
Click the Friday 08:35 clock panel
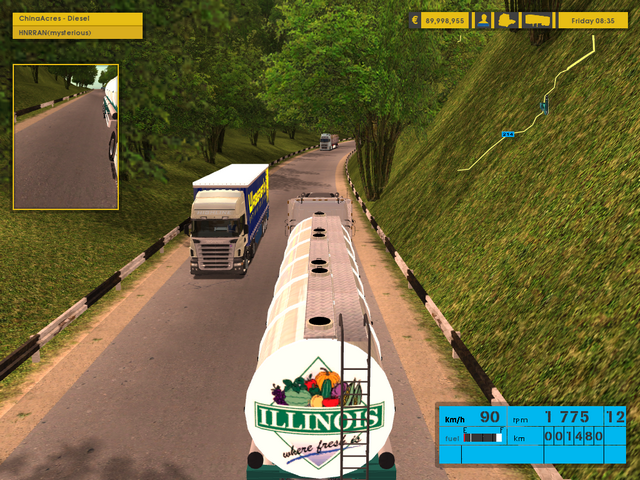tap(592, 20)
